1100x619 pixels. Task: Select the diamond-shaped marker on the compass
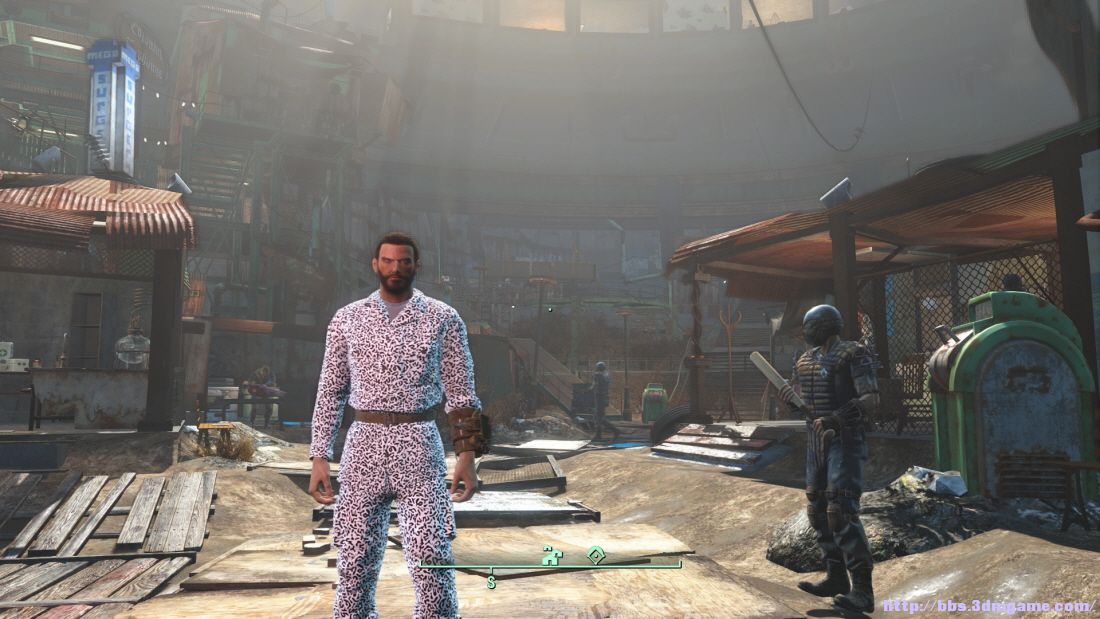(x=596, y=554)
